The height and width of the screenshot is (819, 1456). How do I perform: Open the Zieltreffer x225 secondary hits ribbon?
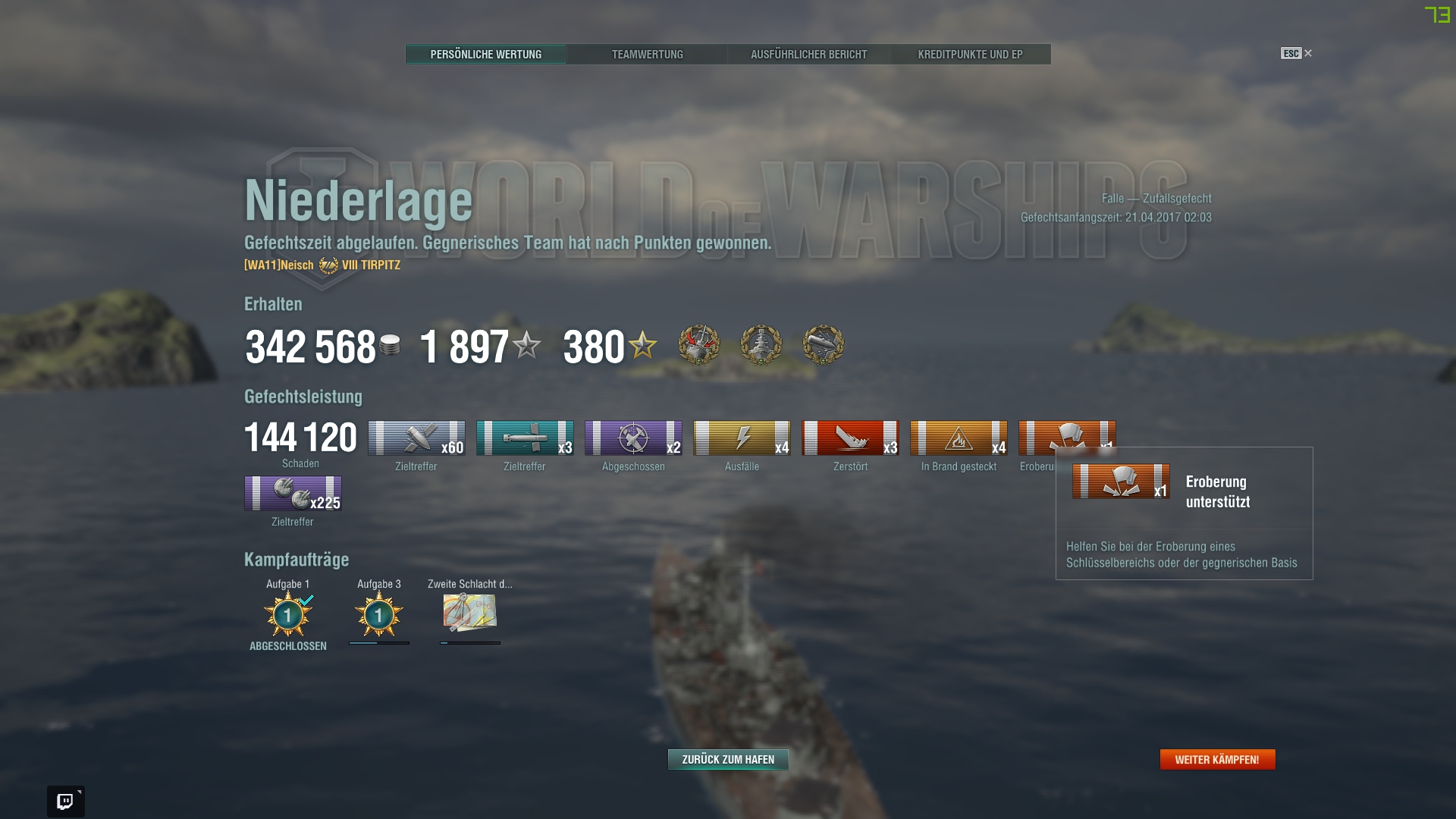[292, 494]
